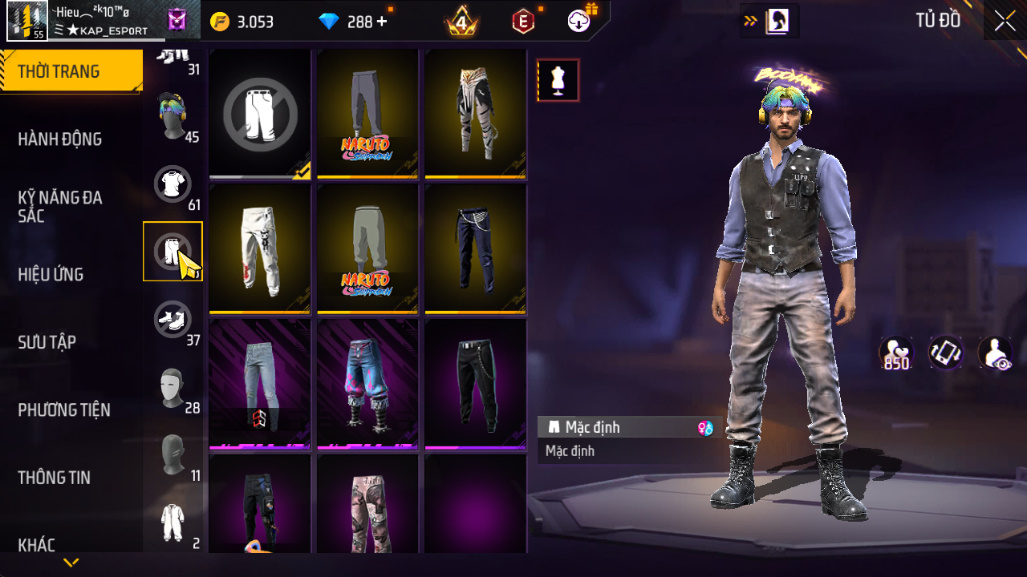Open the player profile avatar
Viewport: 1027px width, 577px height.
pyautogui.click(x=26, y=20)
